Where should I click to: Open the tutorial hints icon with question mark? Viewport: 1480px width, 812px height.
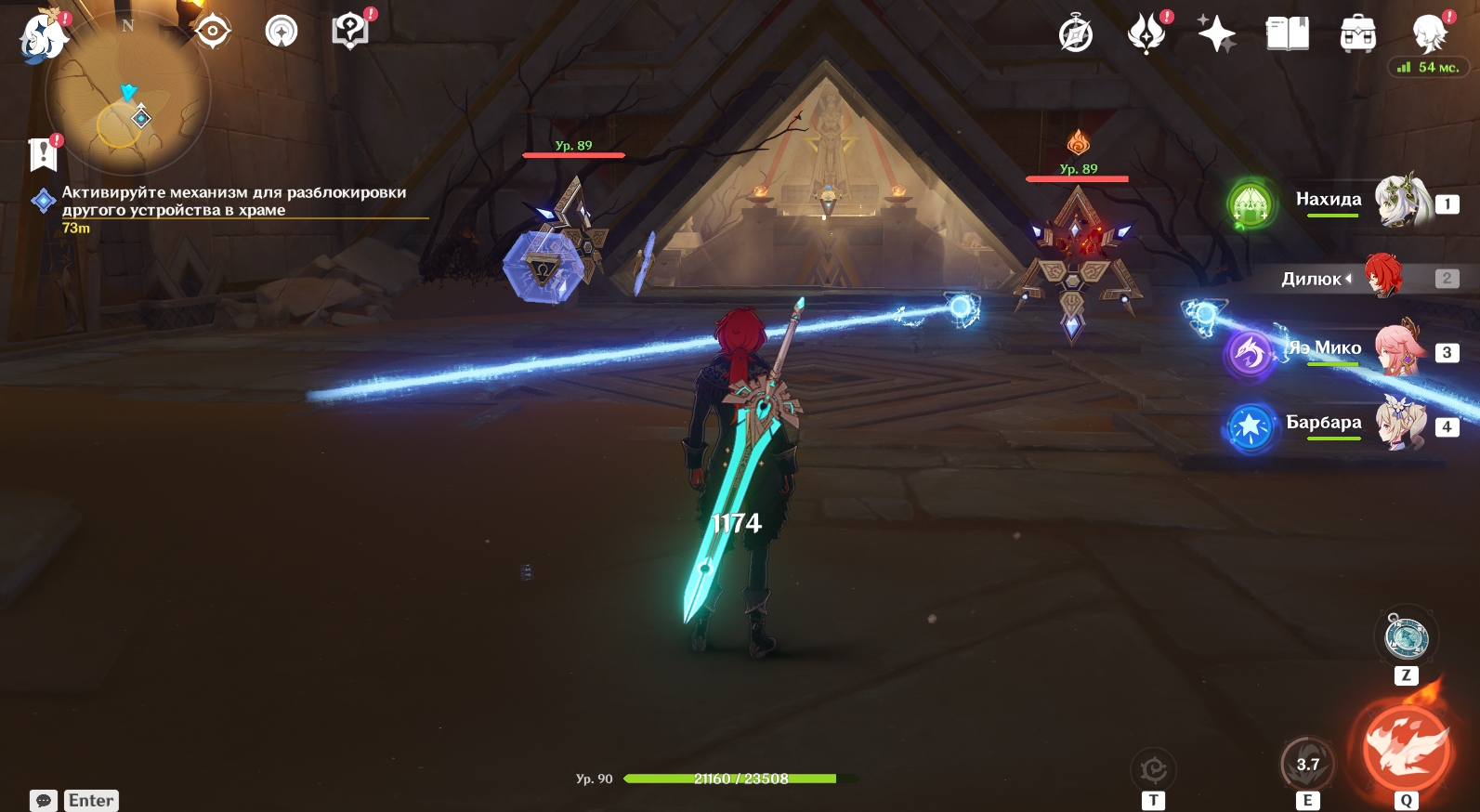tap(350, 32)
